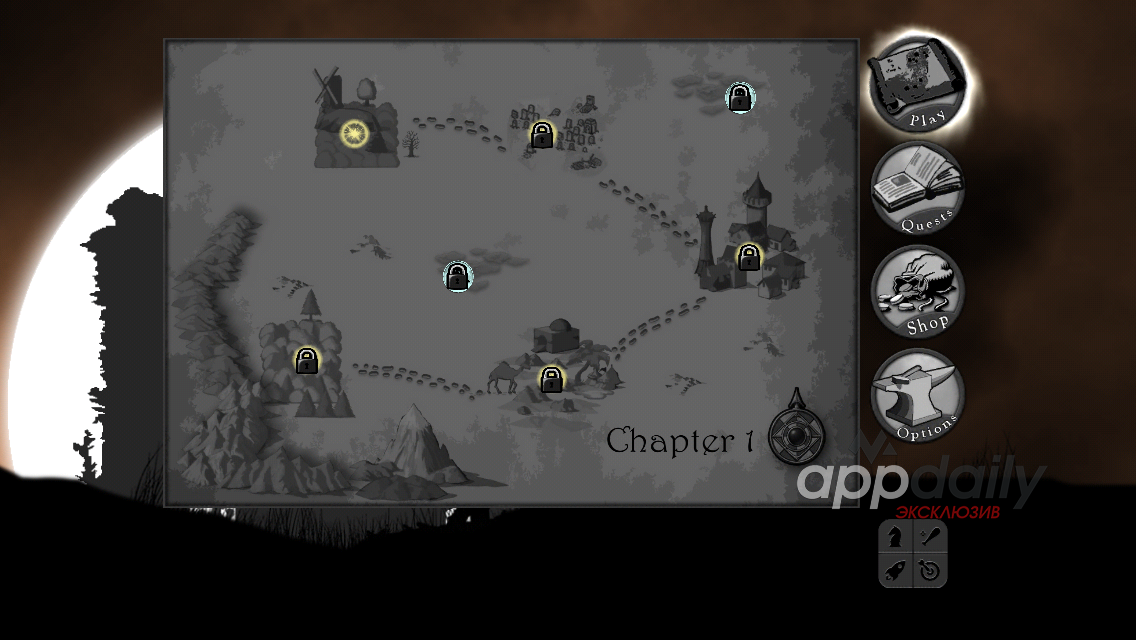Viewport: 1136px width, 640px height.
Task: Select the locked graveyard level
Action: 542,135
